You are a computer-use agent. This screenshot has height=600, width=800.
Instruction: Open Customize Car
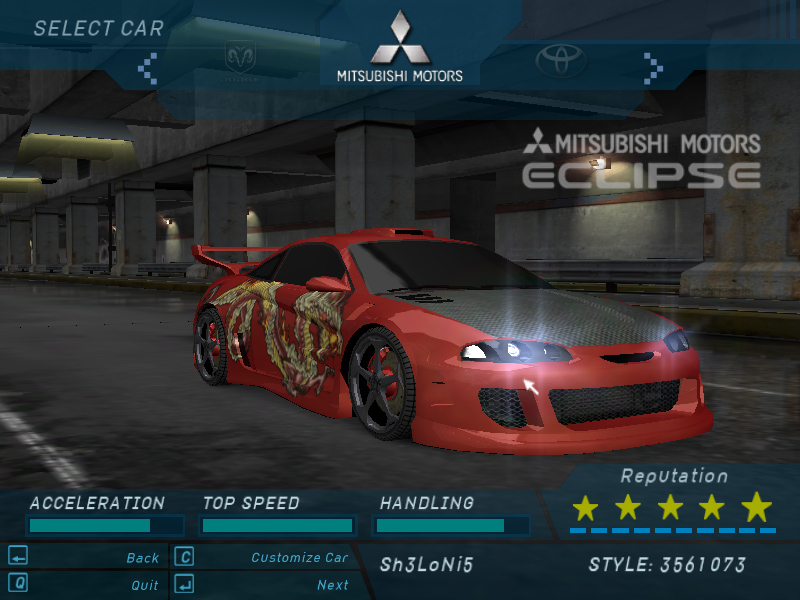(x=299, y=558)
